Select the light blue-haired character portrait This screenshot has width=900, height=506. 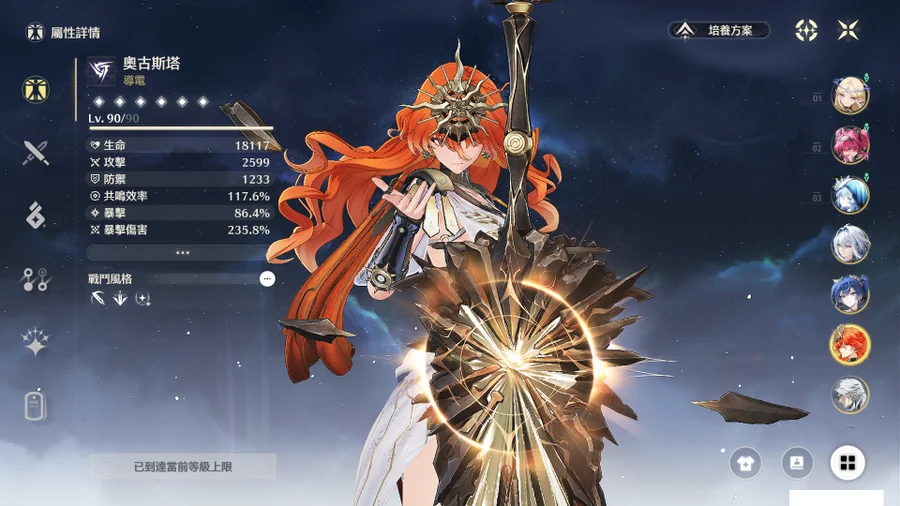pyautogui.click(x=850, y=196)
